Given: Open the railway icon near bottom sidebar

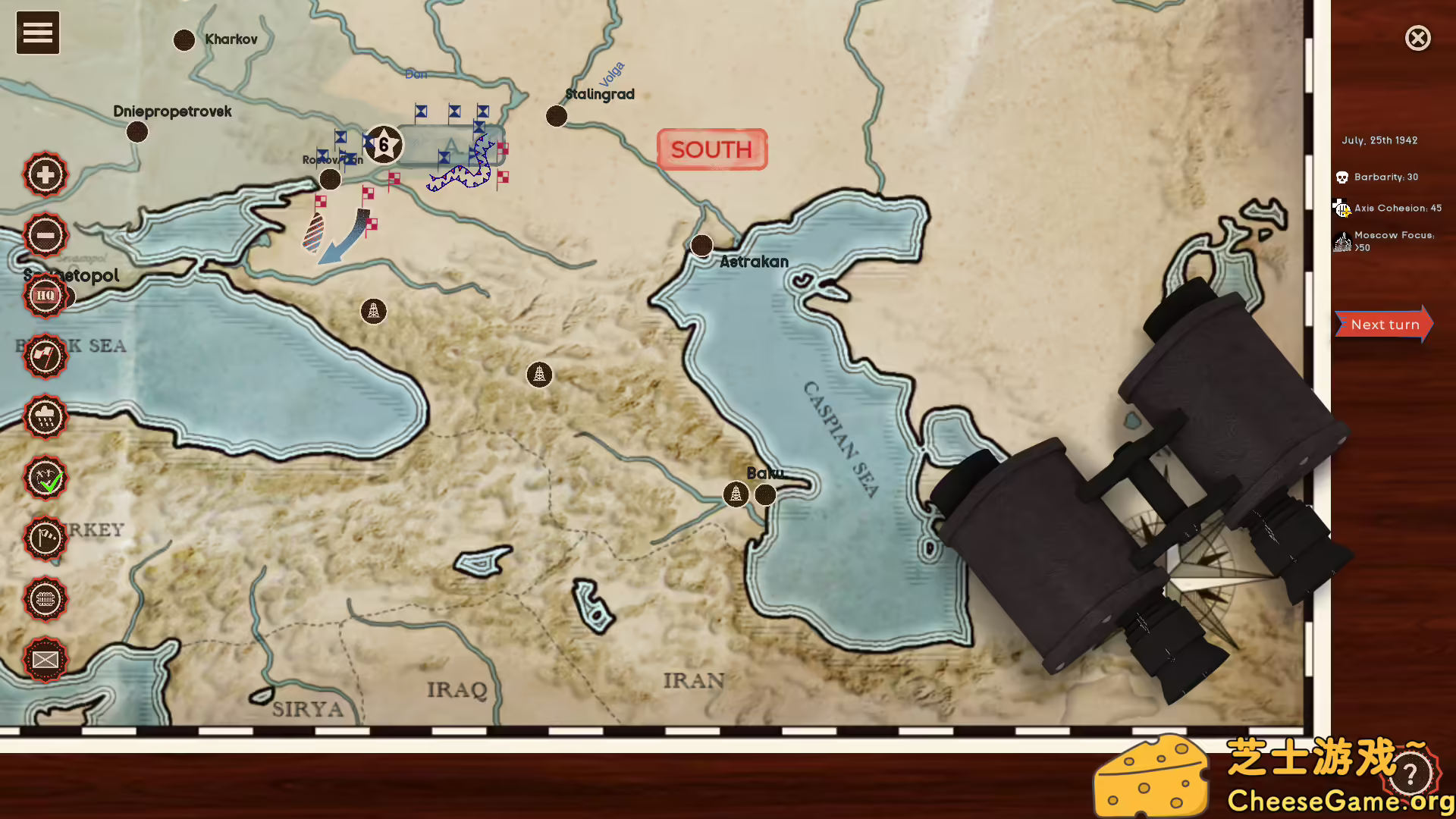Looking at the screenshot, I should pyautogui.click(x=45, y=600).
